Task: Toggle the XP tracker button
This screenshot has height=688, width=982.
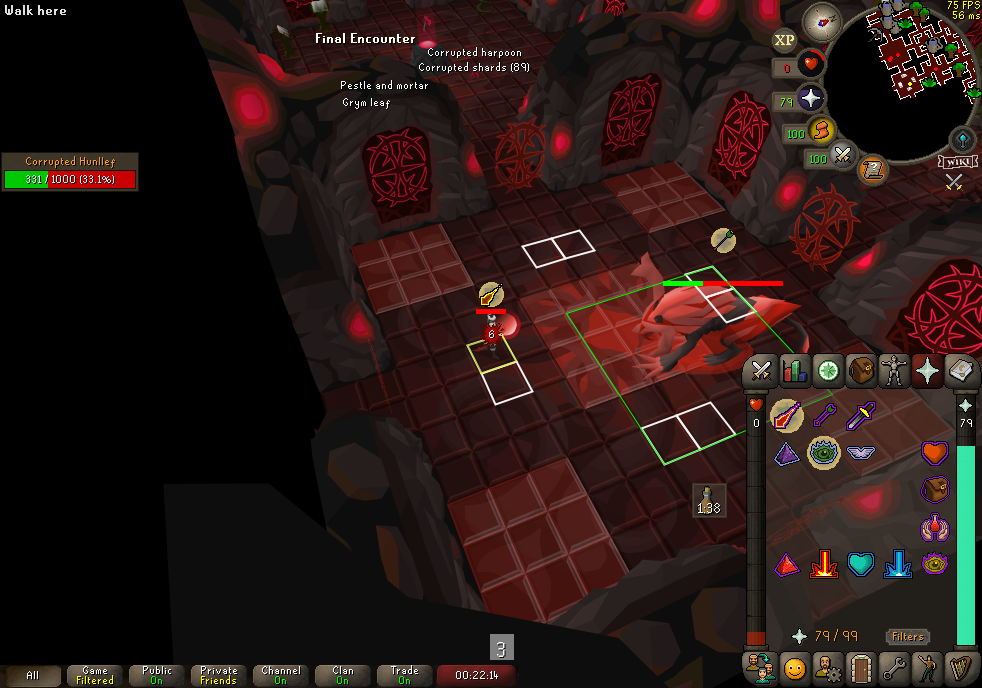Action: [x=785, y=40]
